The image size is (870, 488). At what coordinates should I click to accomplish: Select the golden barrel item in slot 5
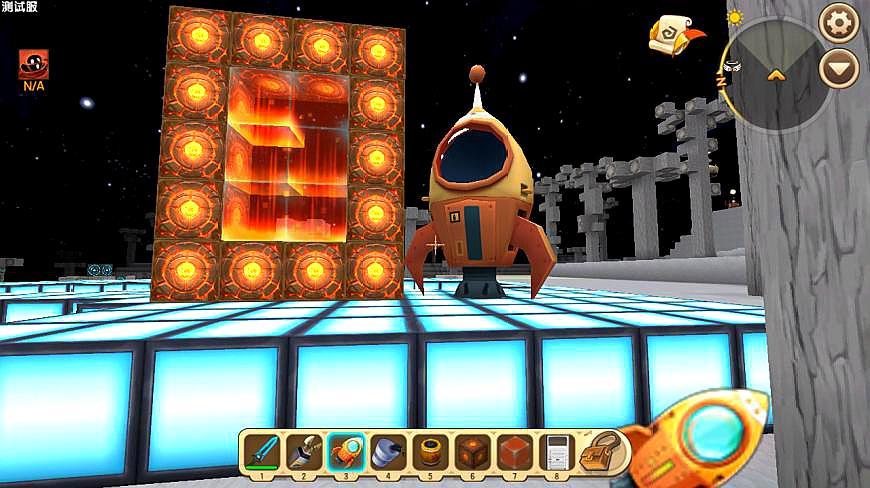(x=429, y=451)
